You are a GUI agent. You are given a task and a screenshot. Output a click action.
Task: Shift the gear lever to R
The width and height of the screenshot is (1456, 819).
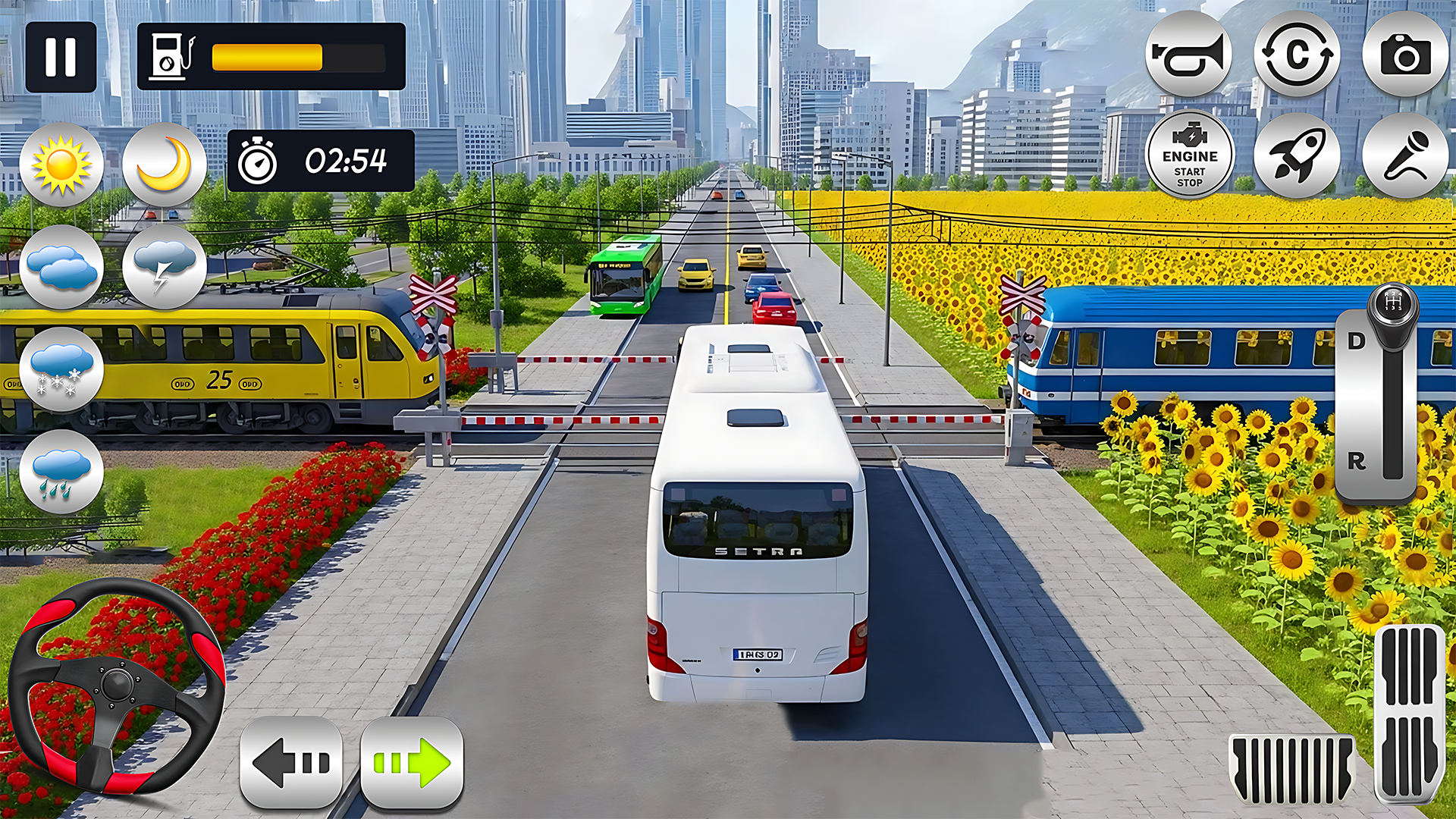pos(1357,460)
